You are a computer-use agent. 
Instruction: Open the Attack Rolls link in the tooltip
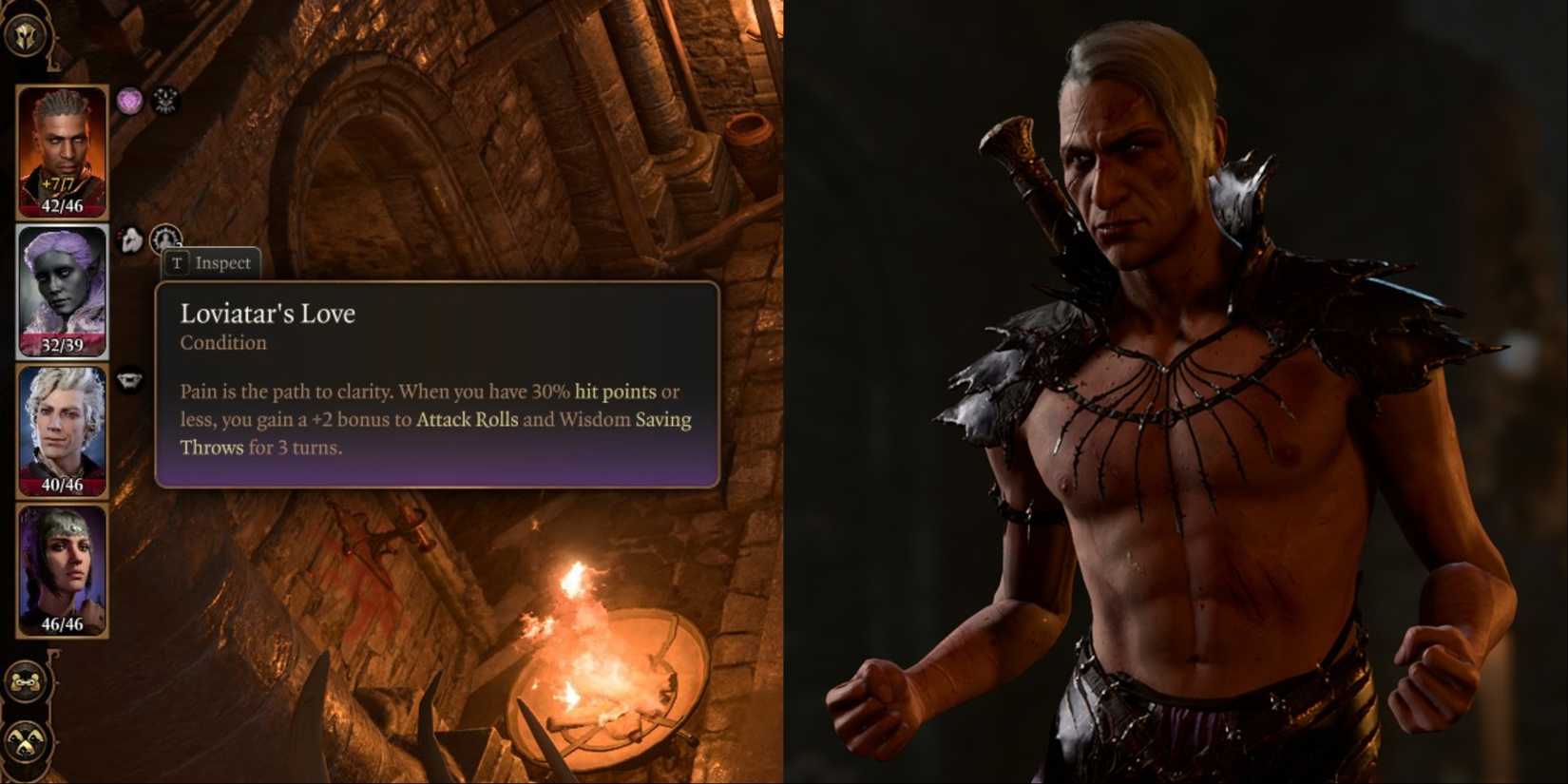pyautogui.click(x=466, y=419)
